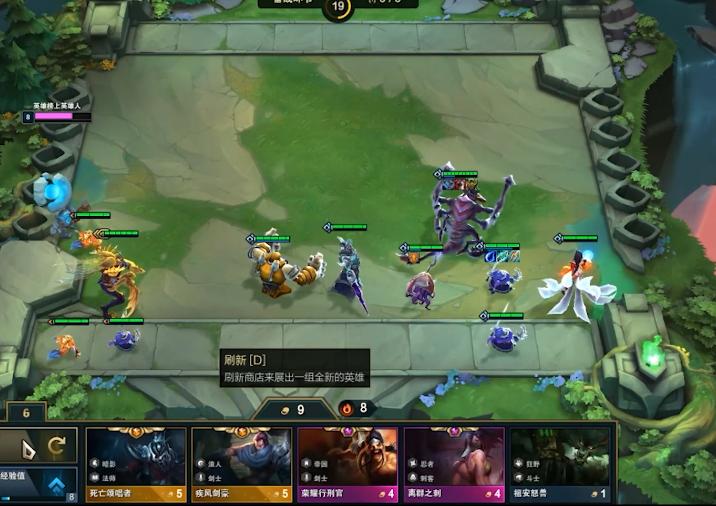Refresh the shop with the arrow button
716x506 pixels.
tap(57, 447)
